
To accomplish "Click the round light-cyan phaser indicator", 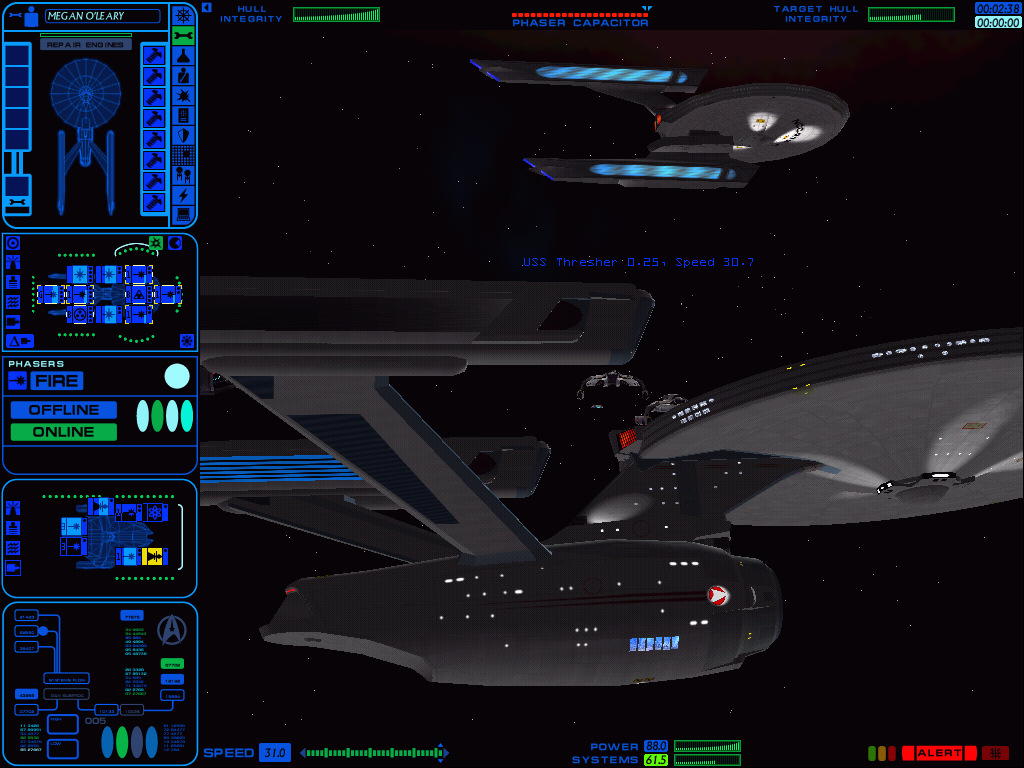I will click(177, 376).
